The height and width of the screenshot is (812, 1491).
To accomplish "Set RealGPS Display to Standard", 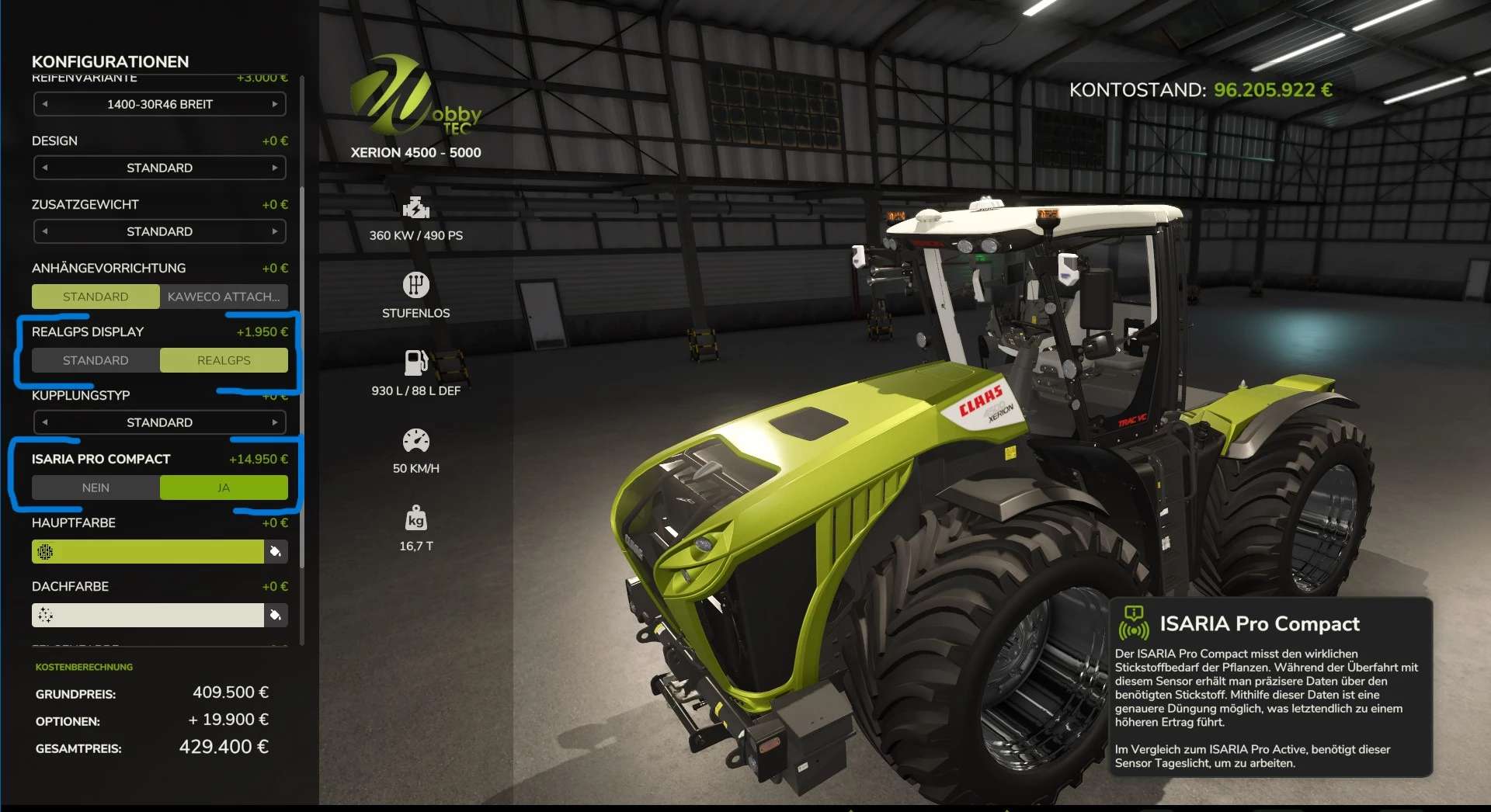I will point(96,360).
